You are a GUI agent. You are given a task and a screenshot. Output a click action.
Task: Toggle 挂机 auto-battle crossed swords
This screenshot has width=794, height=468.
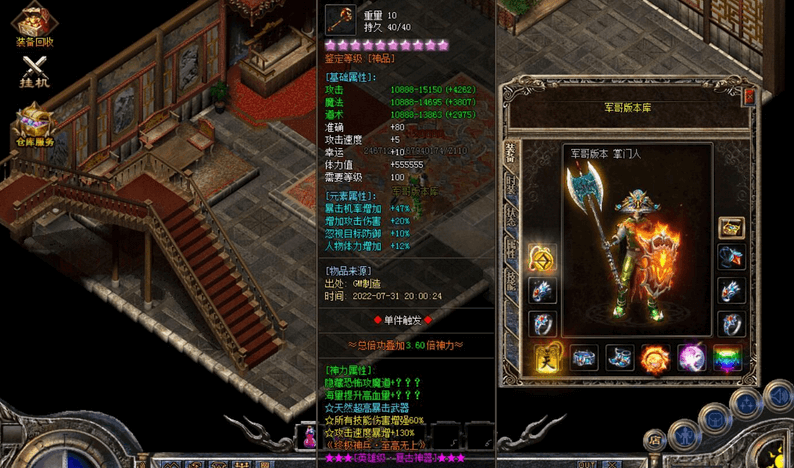pyautogui.click(x=35, y=70)
